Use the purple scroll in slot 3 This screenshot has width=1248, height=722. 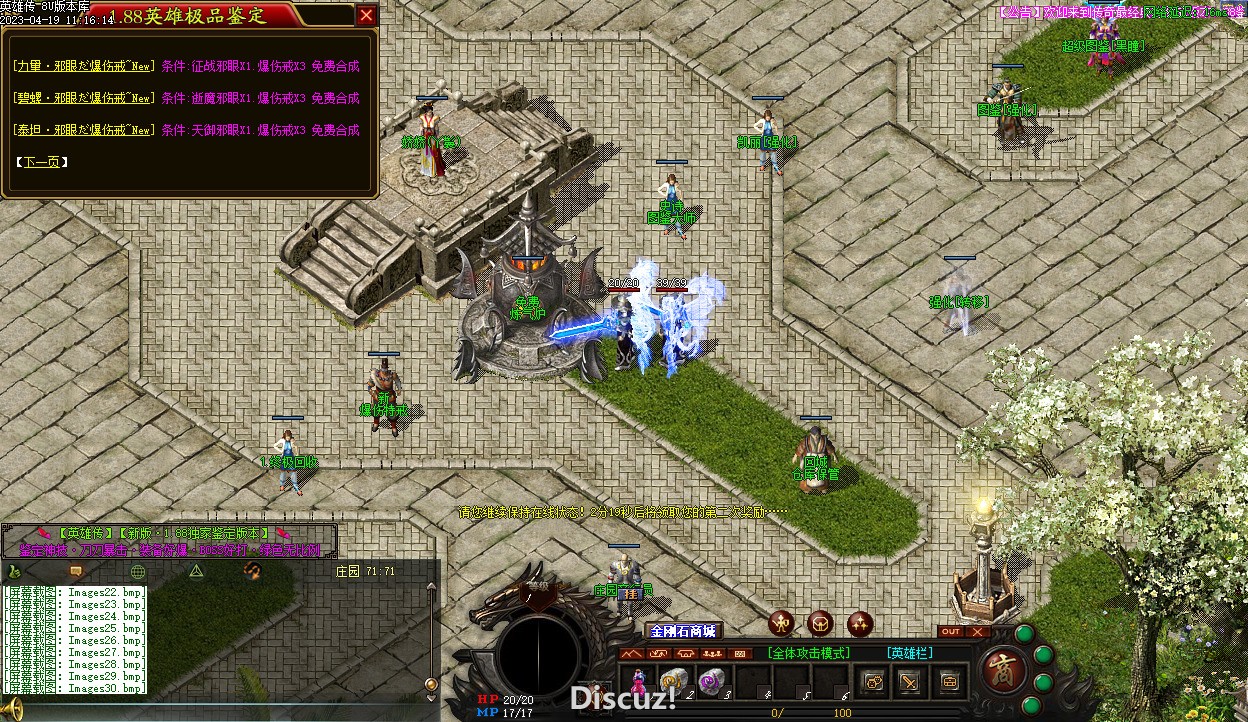coord(711,681)
